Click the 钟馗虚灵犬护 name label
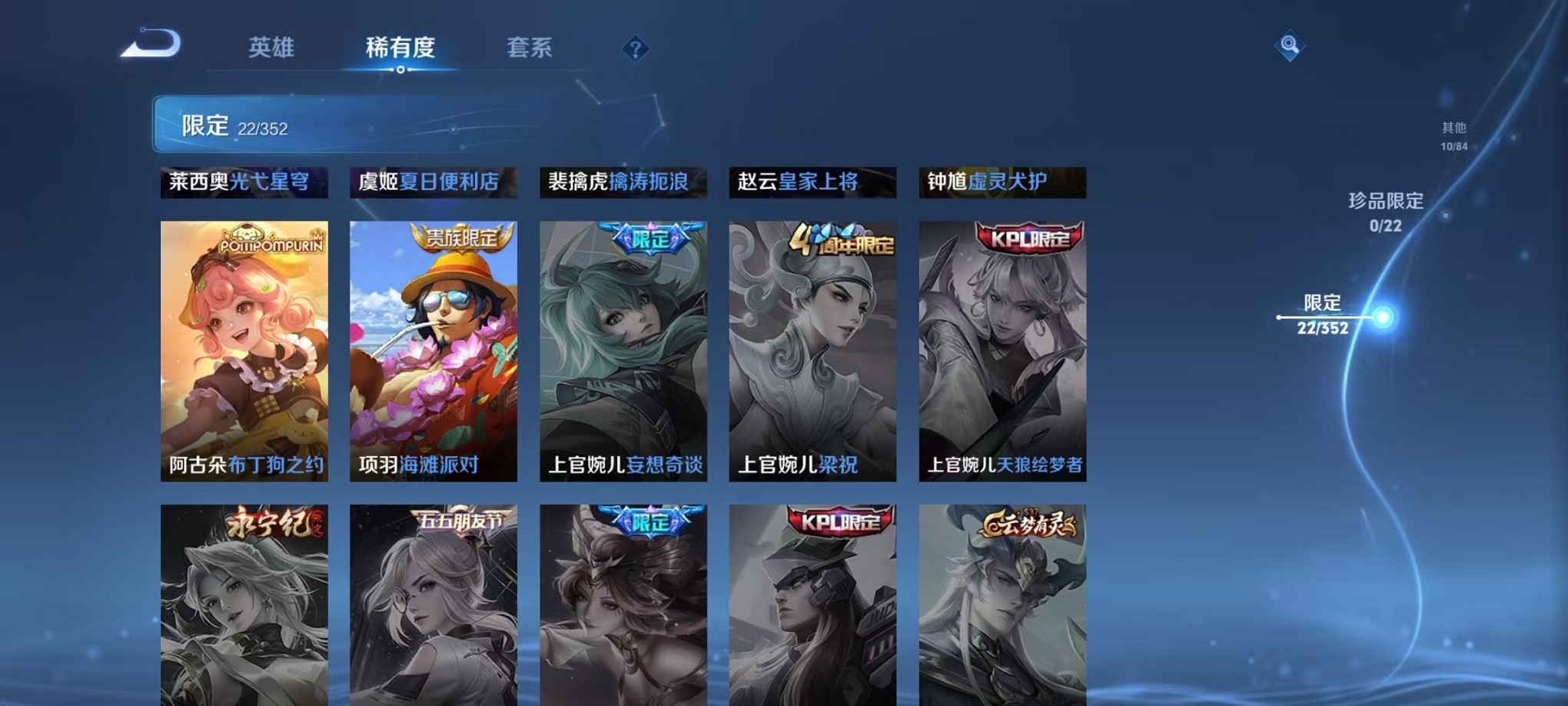This screenshot has height=706, width=1568. 1003,182
